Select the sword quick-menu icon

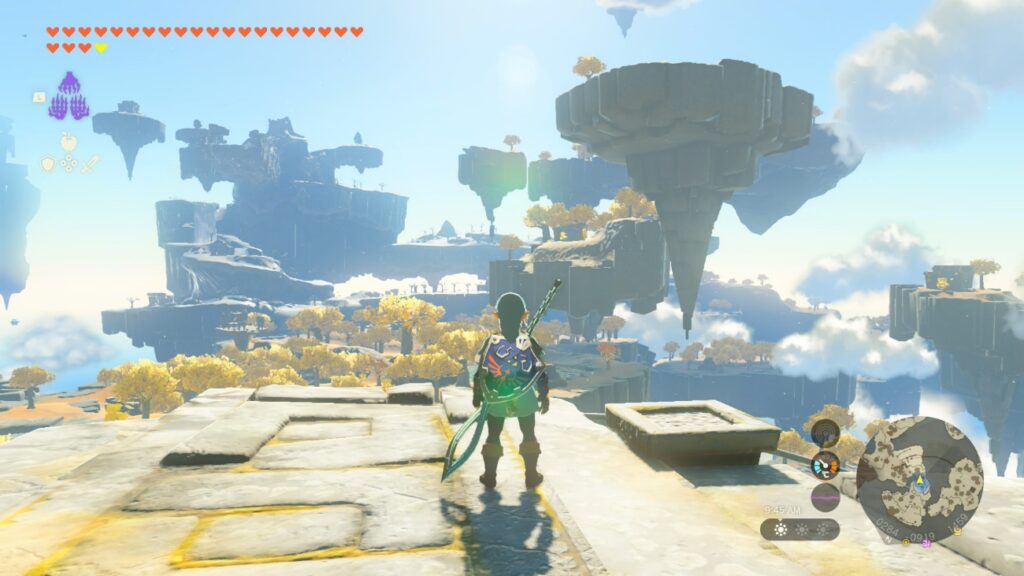[x=90, y=163]
